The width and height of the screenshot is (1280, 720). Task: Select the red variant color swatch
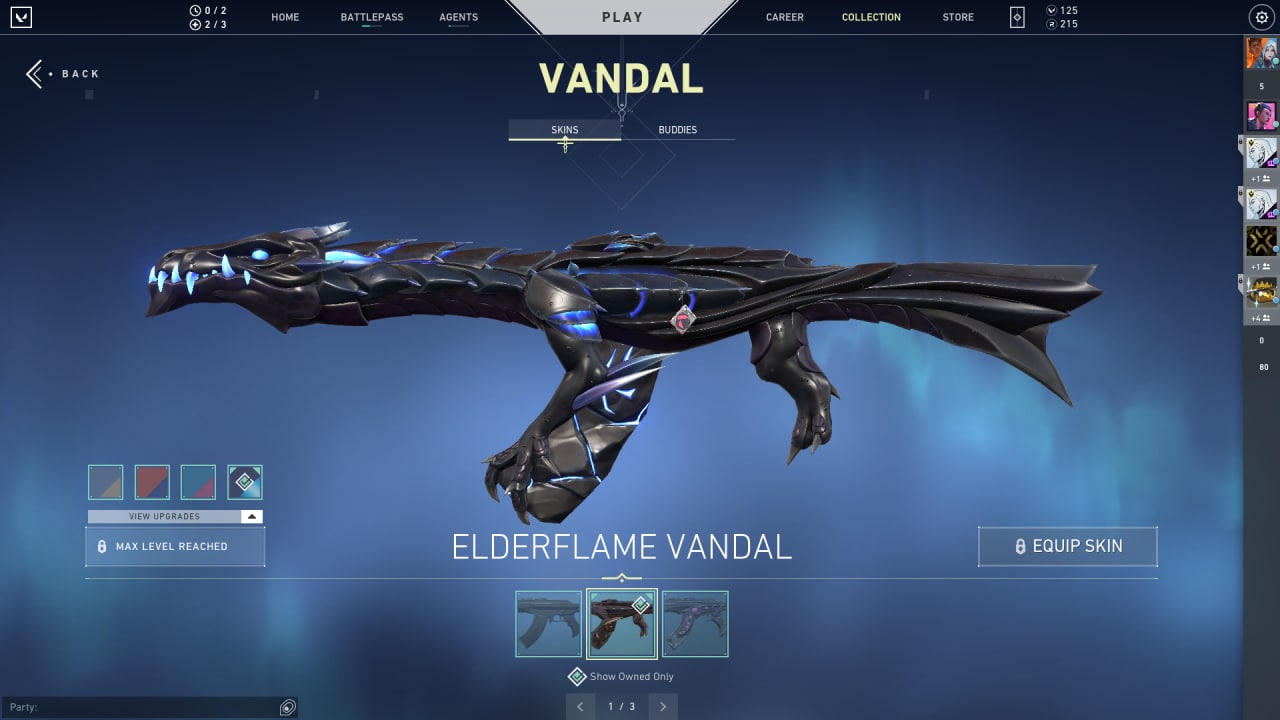tap(152, 481)
